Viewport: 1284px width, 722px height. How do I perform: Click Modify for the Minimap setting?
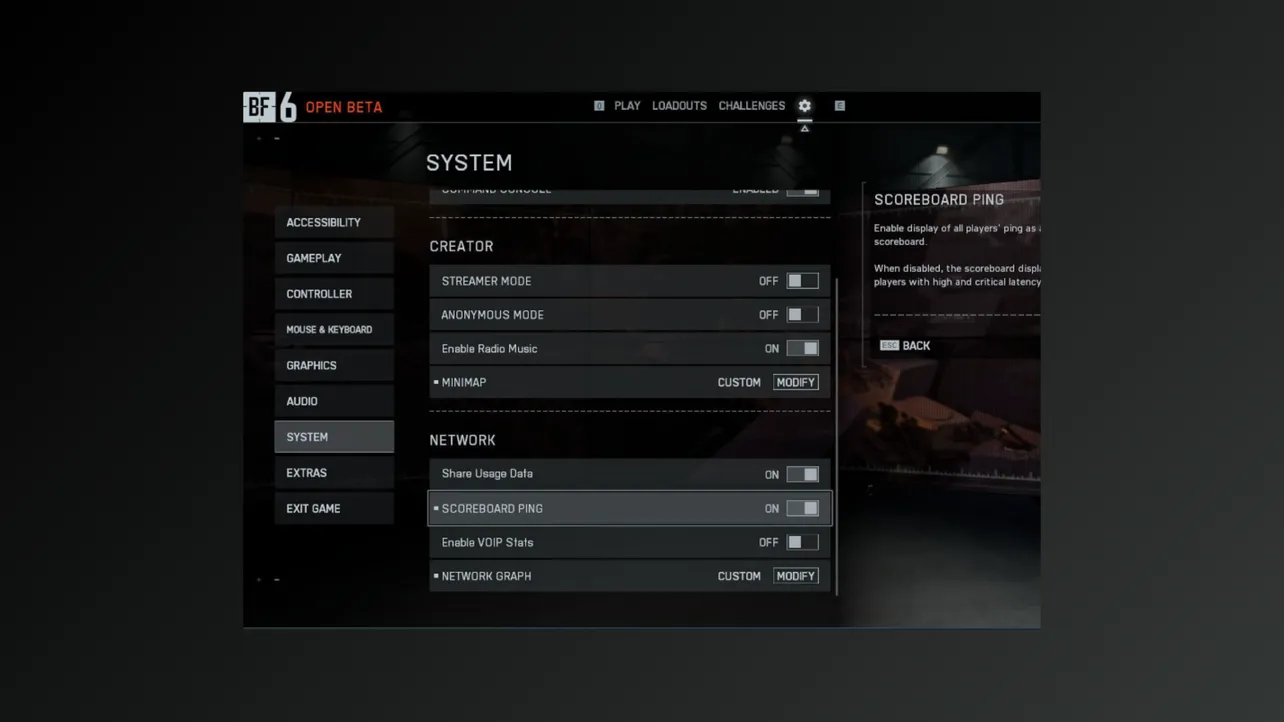pyautogui.click(x=796, y=382)
